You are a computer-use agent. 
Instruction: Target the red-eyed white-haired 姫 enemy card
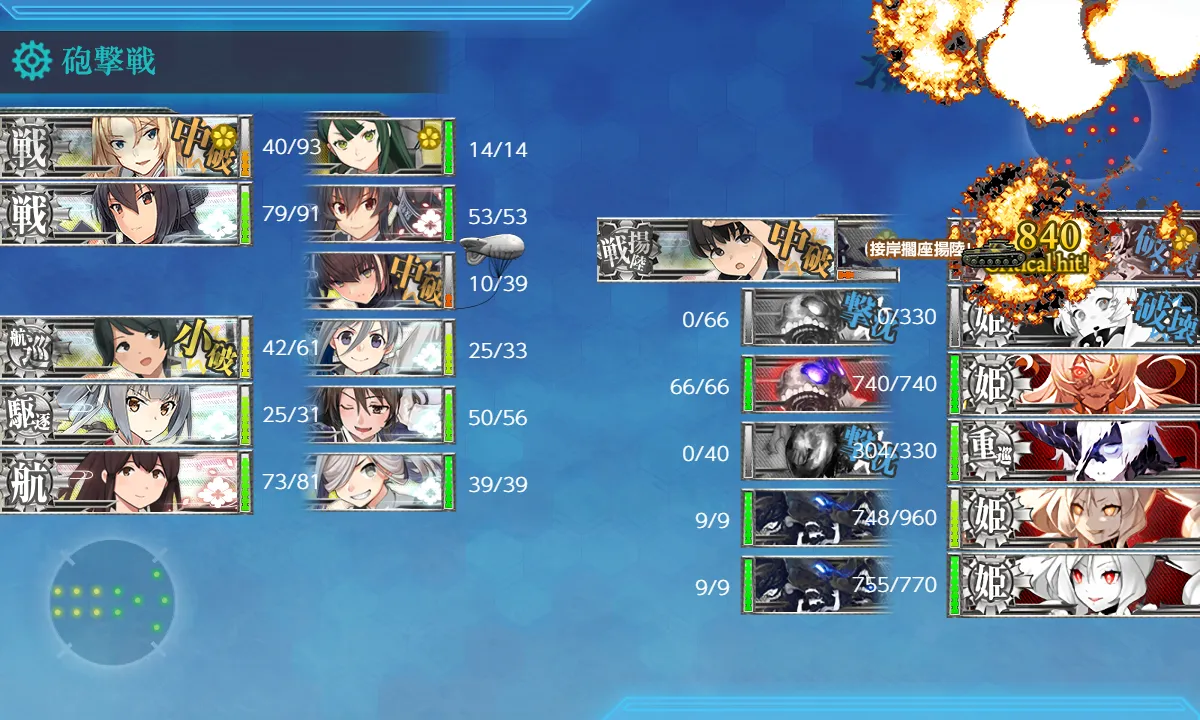[1074, 584]
